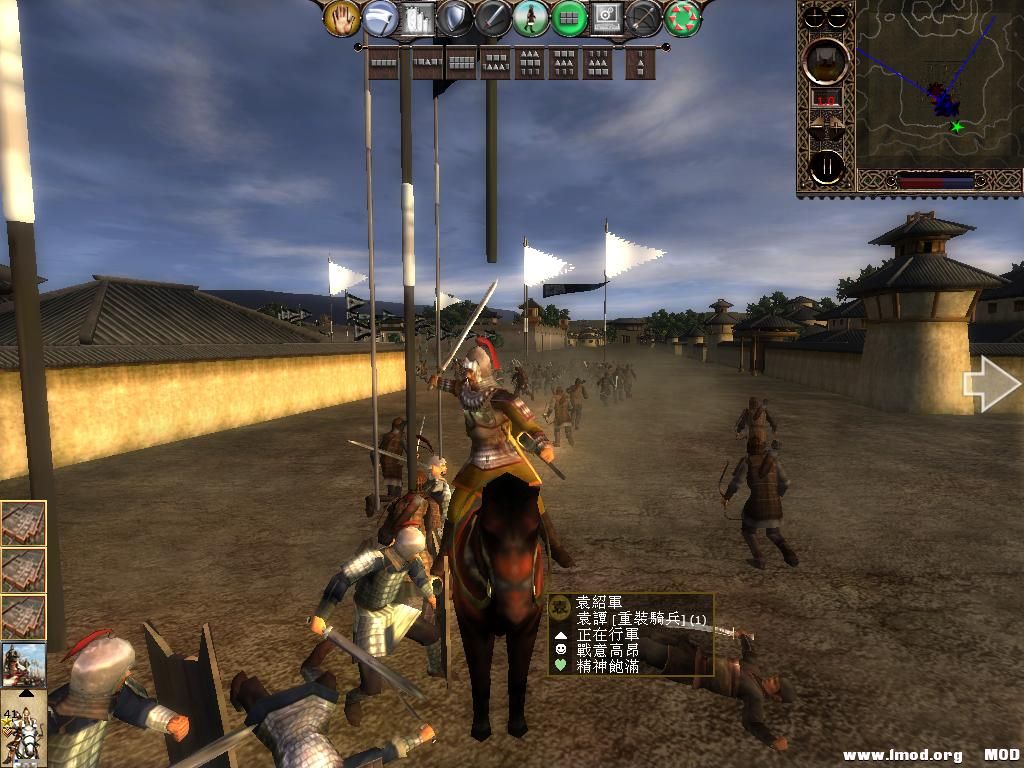
Task: Click the white buildings icon in toolbar
Action: [x=418, y=18]
